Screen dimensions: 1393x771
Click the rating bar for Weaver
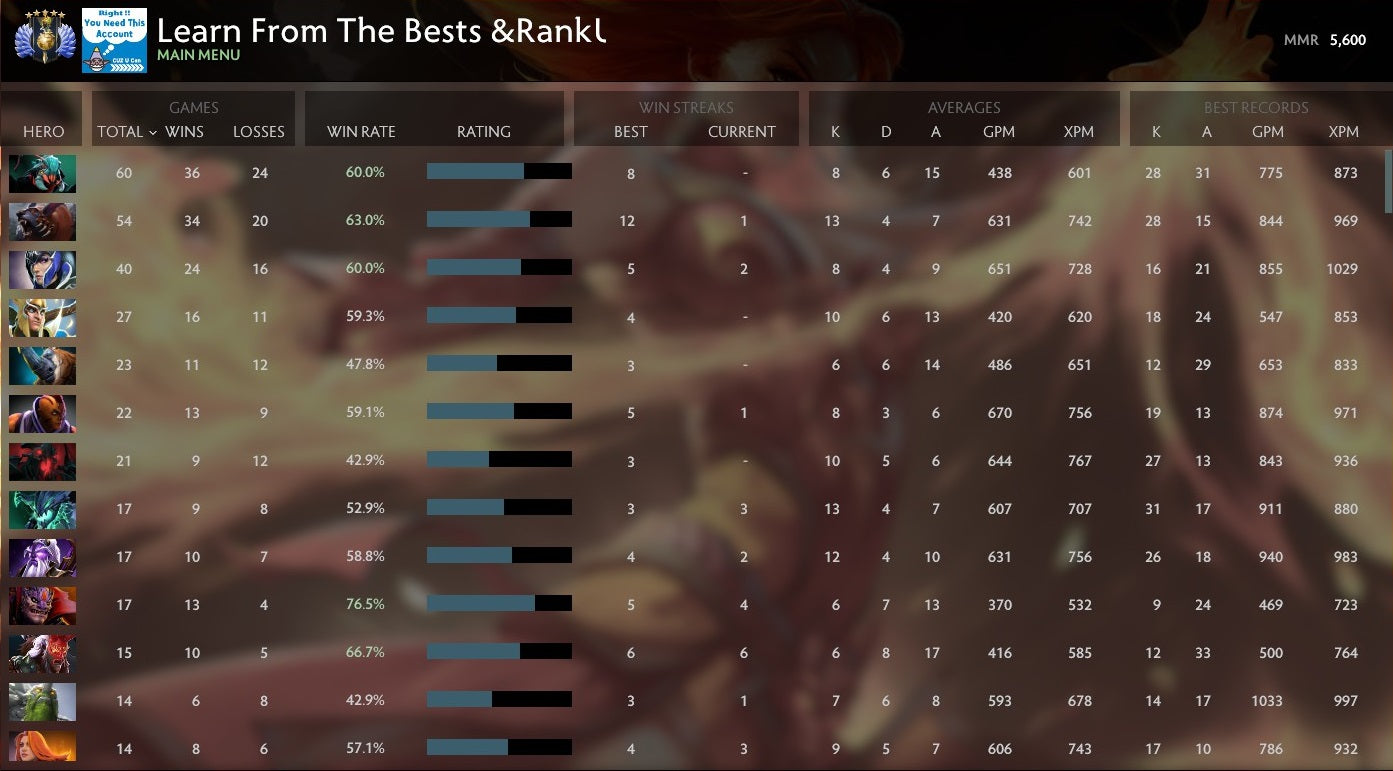[x=499, y=170]
